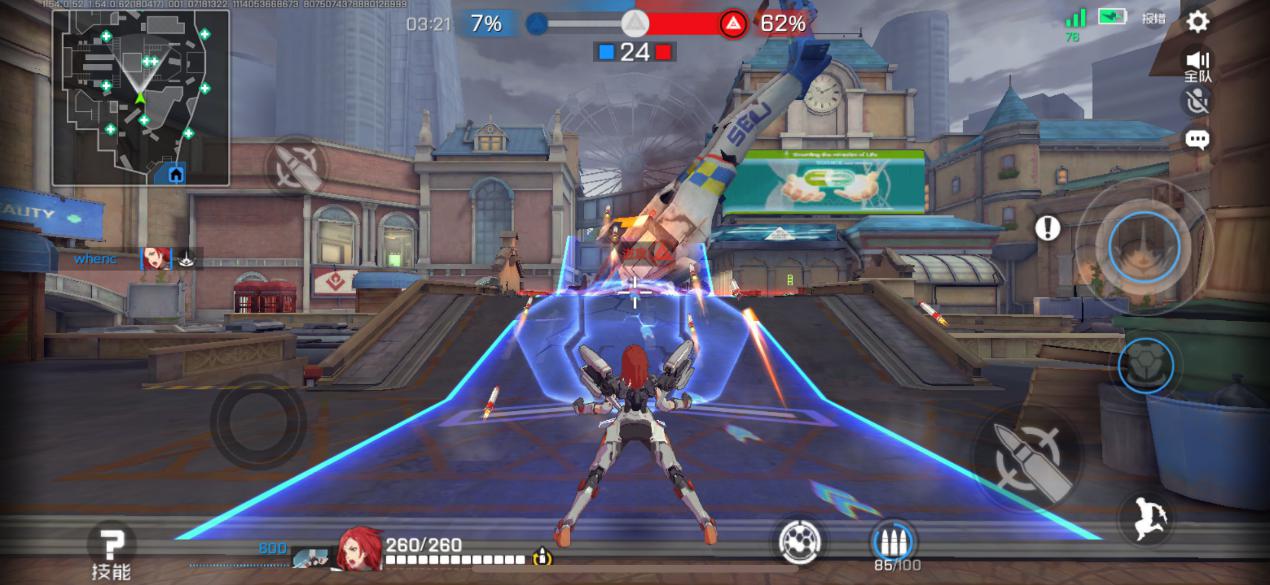Touch the virtual movement joystick
This screenshot has height=585, width=1270.
[x=258, y=422]
